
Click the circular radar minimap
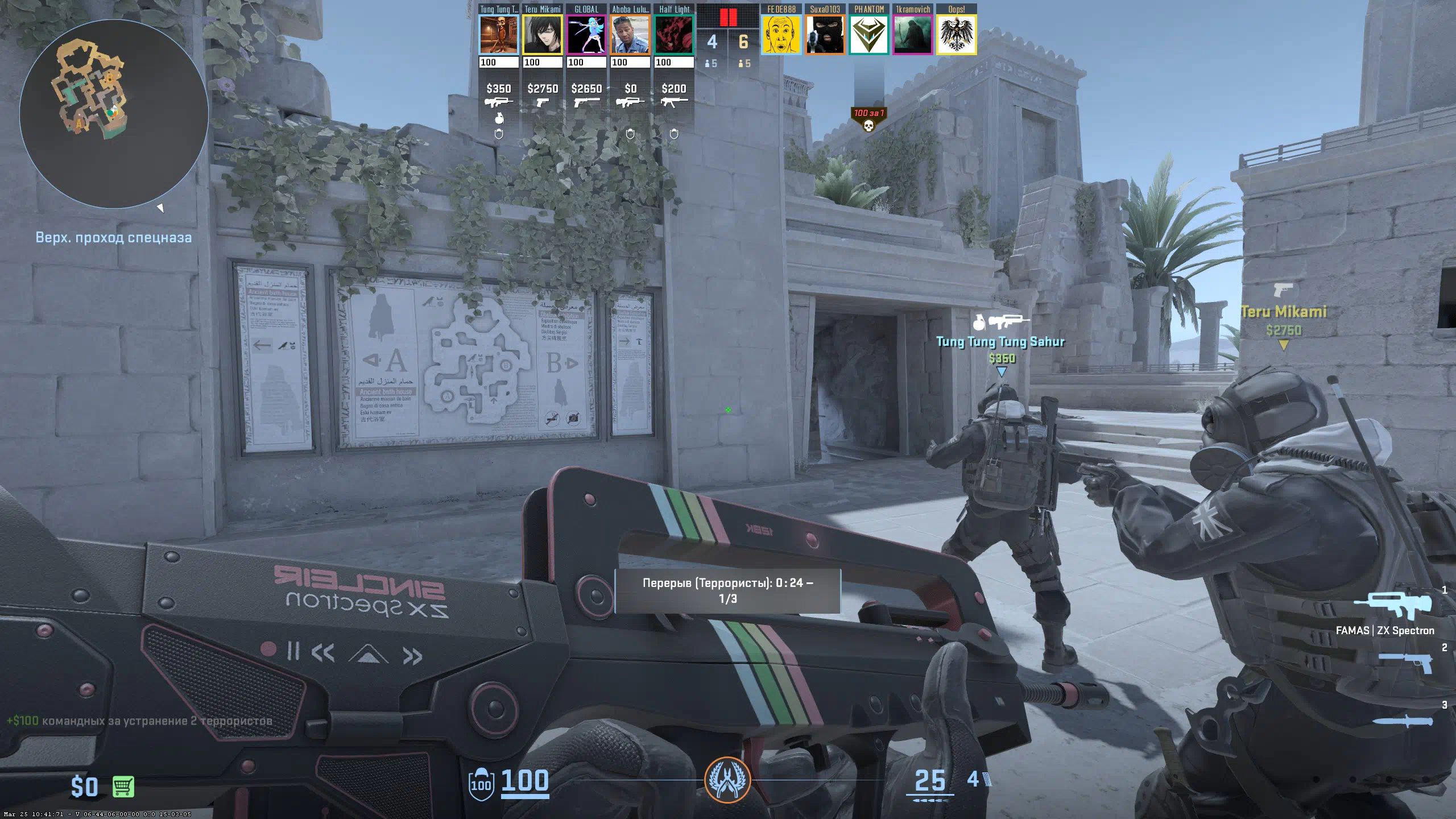point(114,114)
